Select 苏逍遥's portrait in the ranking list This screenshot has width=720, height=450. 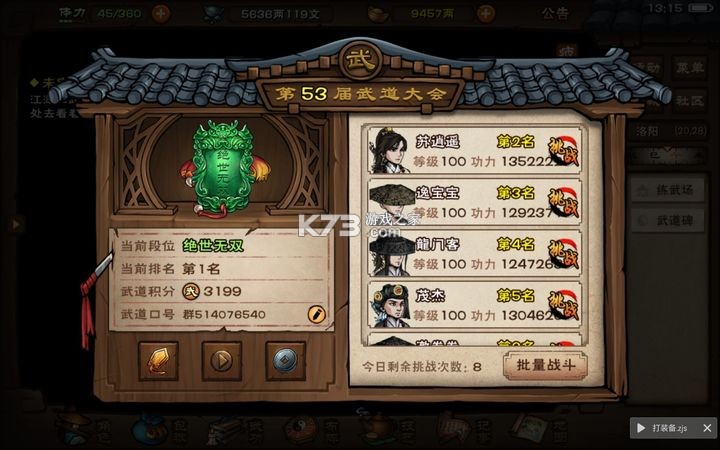click(390, 149)
